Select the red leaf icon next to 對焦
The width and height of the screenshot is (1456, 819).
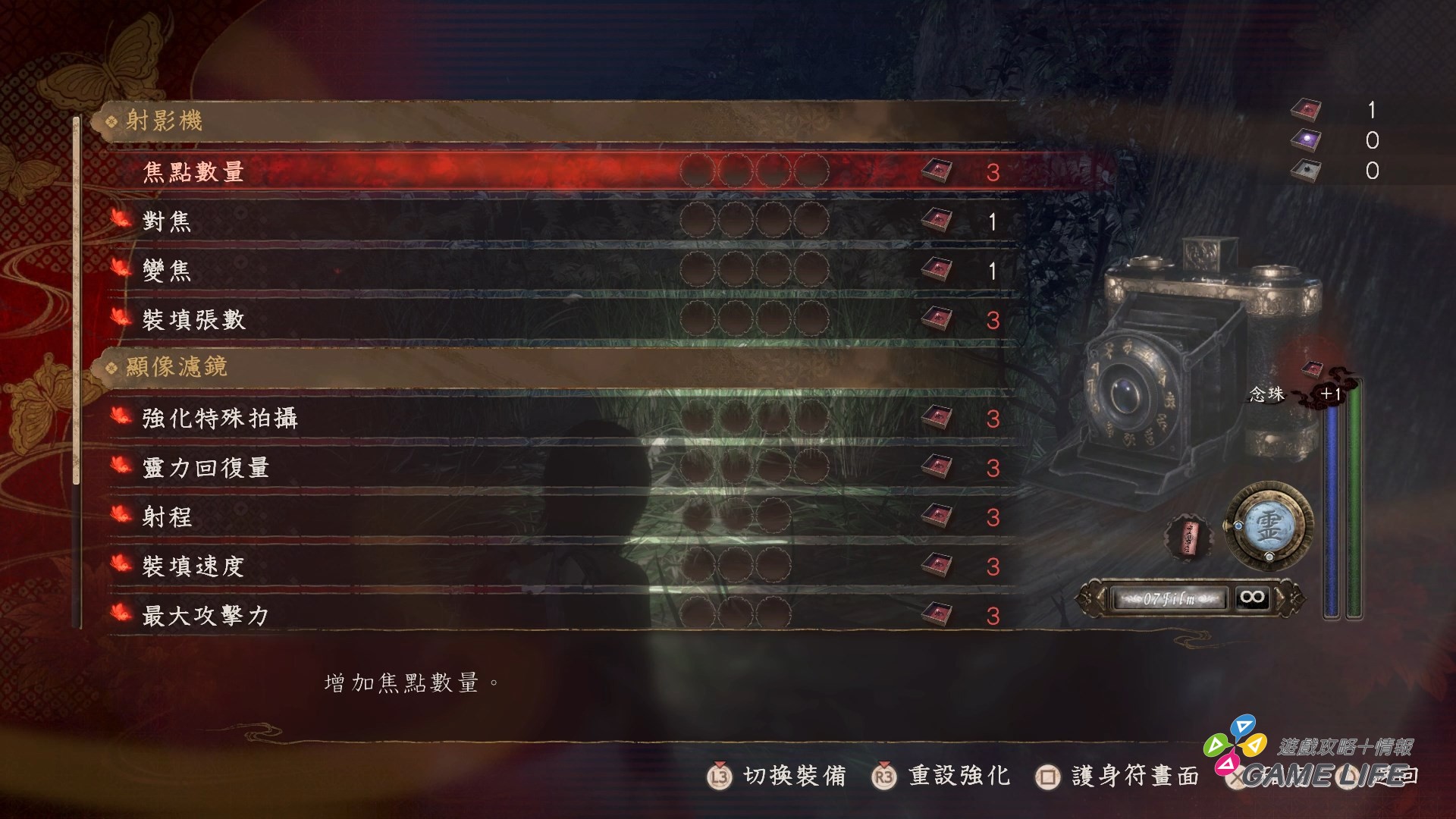tap(121, 221)
